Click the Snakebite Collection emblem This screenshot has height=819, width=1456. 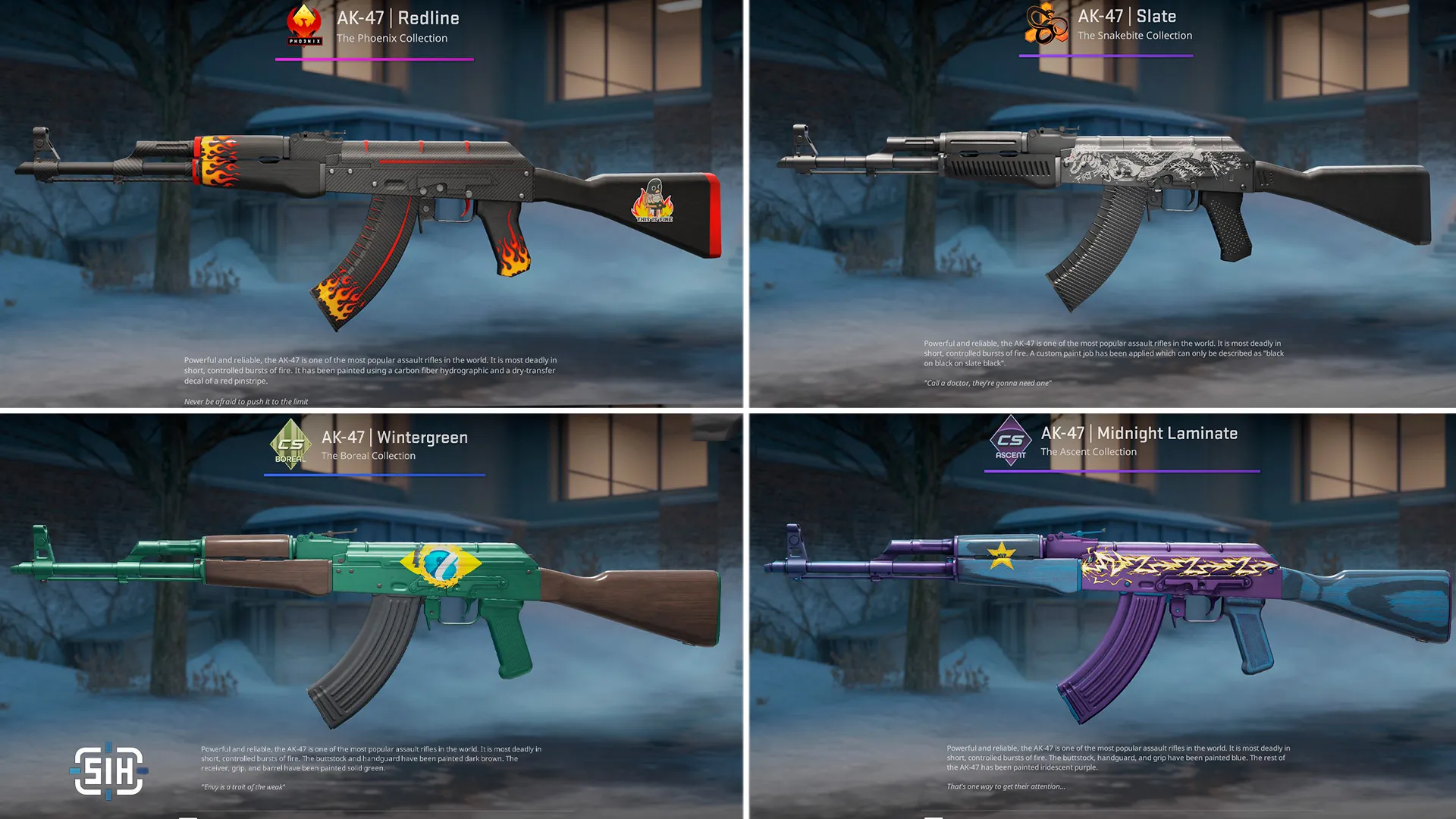pyautogui.click(x=1046, y=24)
